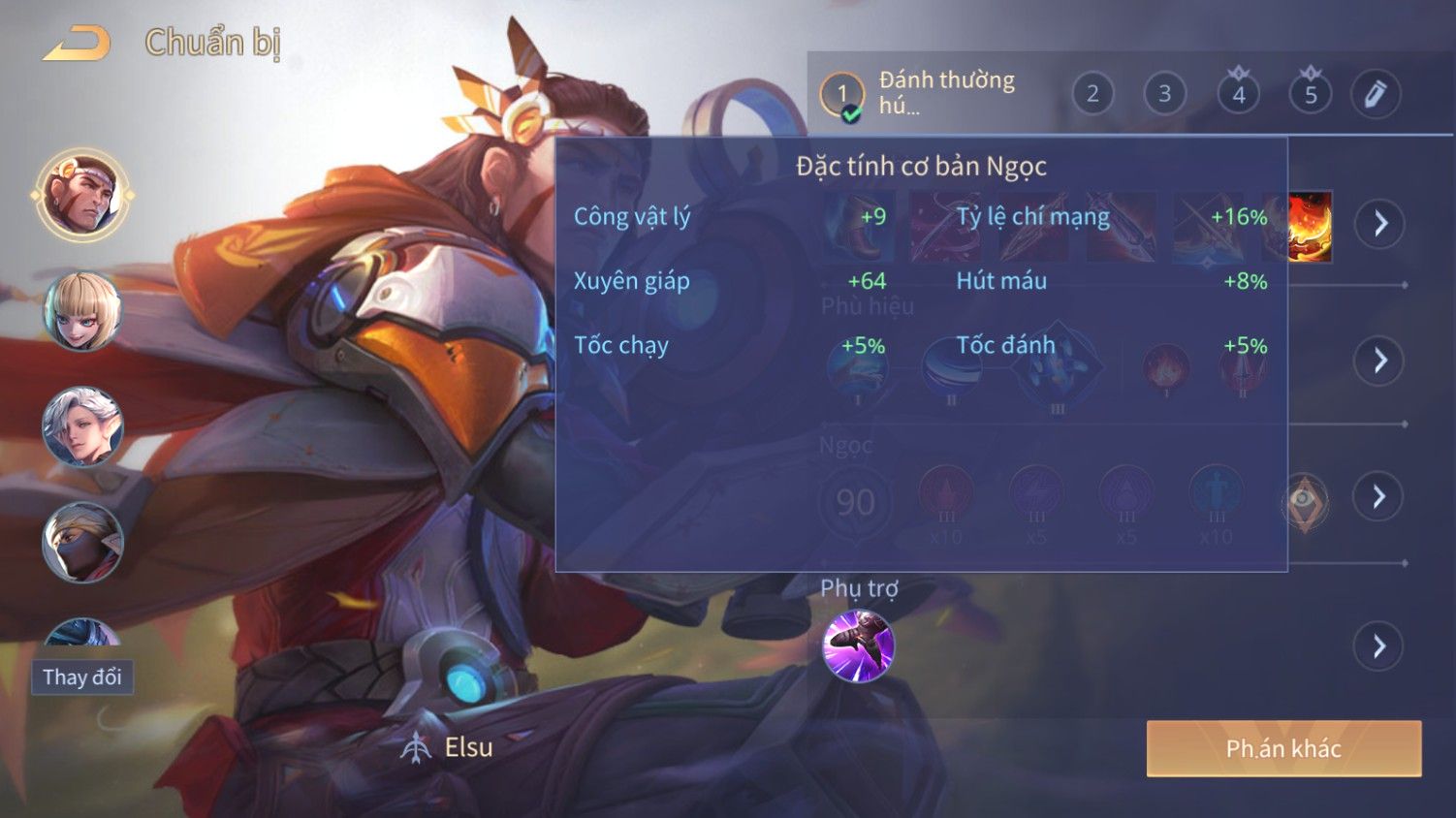Click the Thay đổi button

click(82, 676)
